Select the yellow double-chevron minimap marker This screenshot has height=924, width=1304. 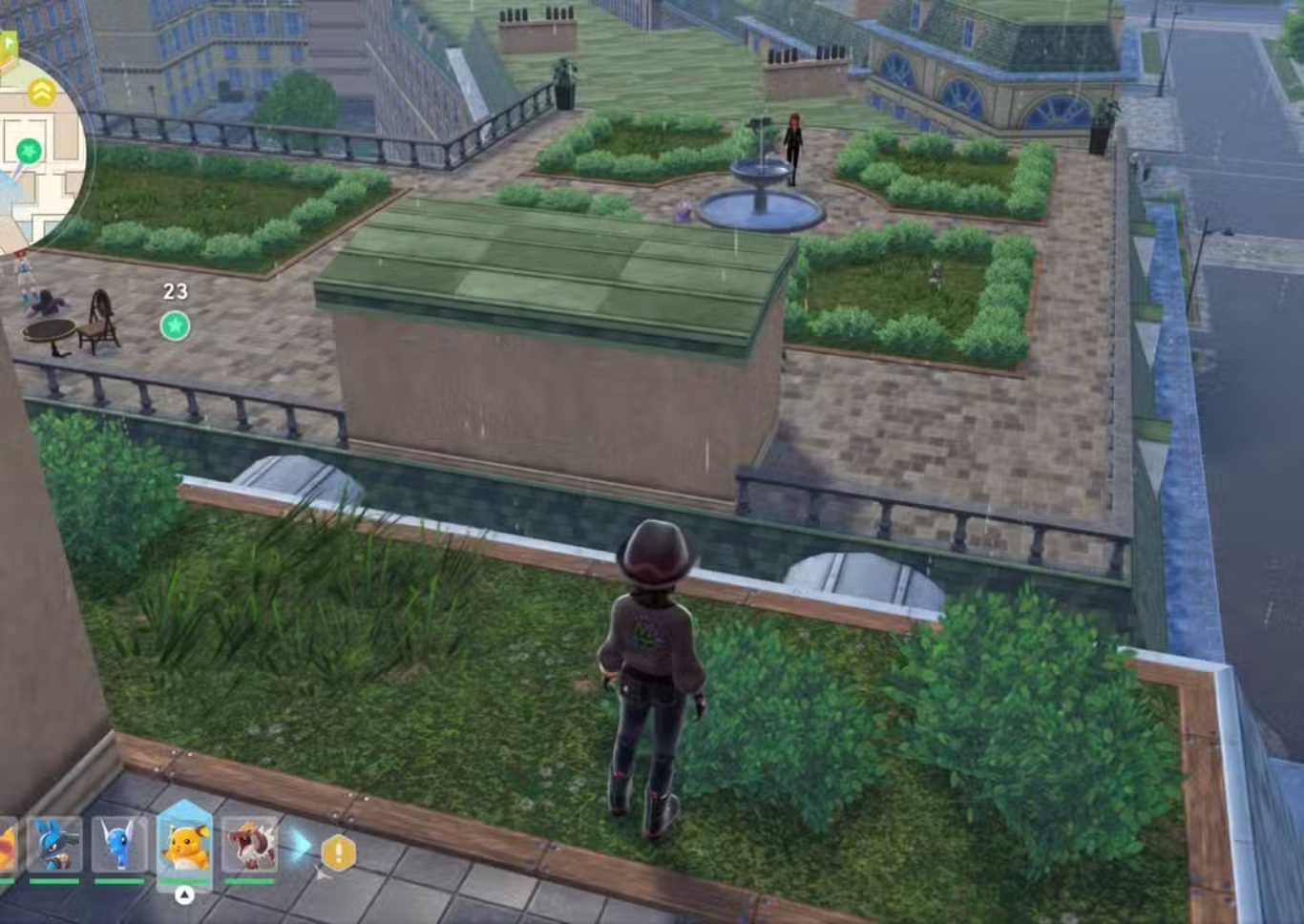tap(41, 92)
